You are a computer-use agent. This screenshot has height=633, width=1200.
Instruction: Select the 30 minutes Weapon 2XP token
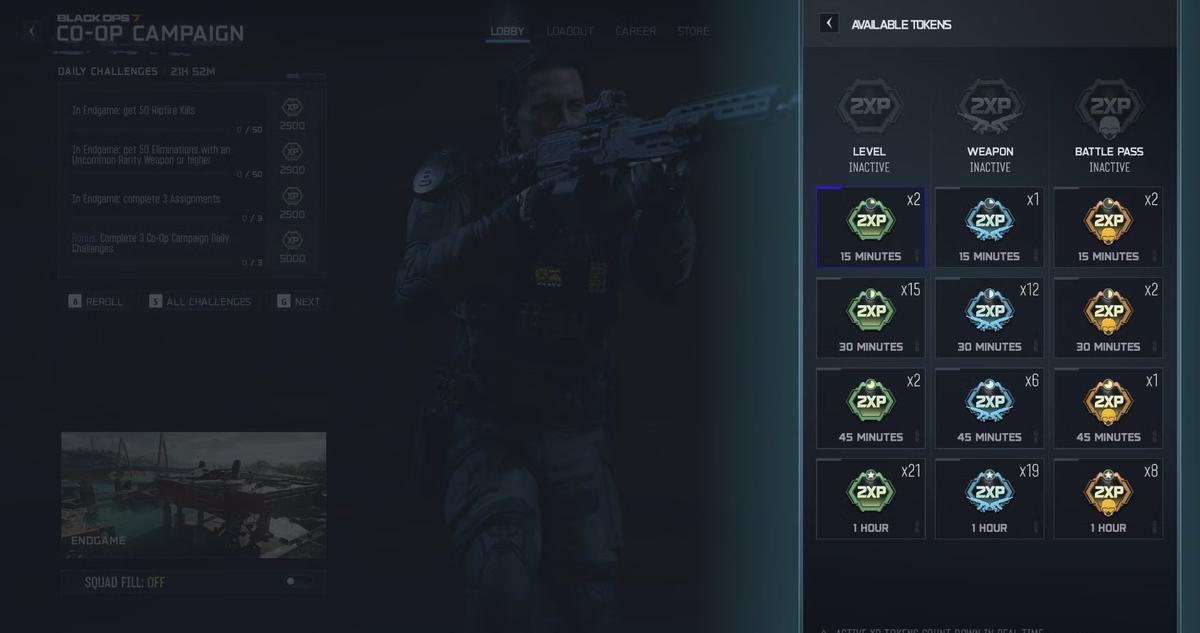(989, 318)
